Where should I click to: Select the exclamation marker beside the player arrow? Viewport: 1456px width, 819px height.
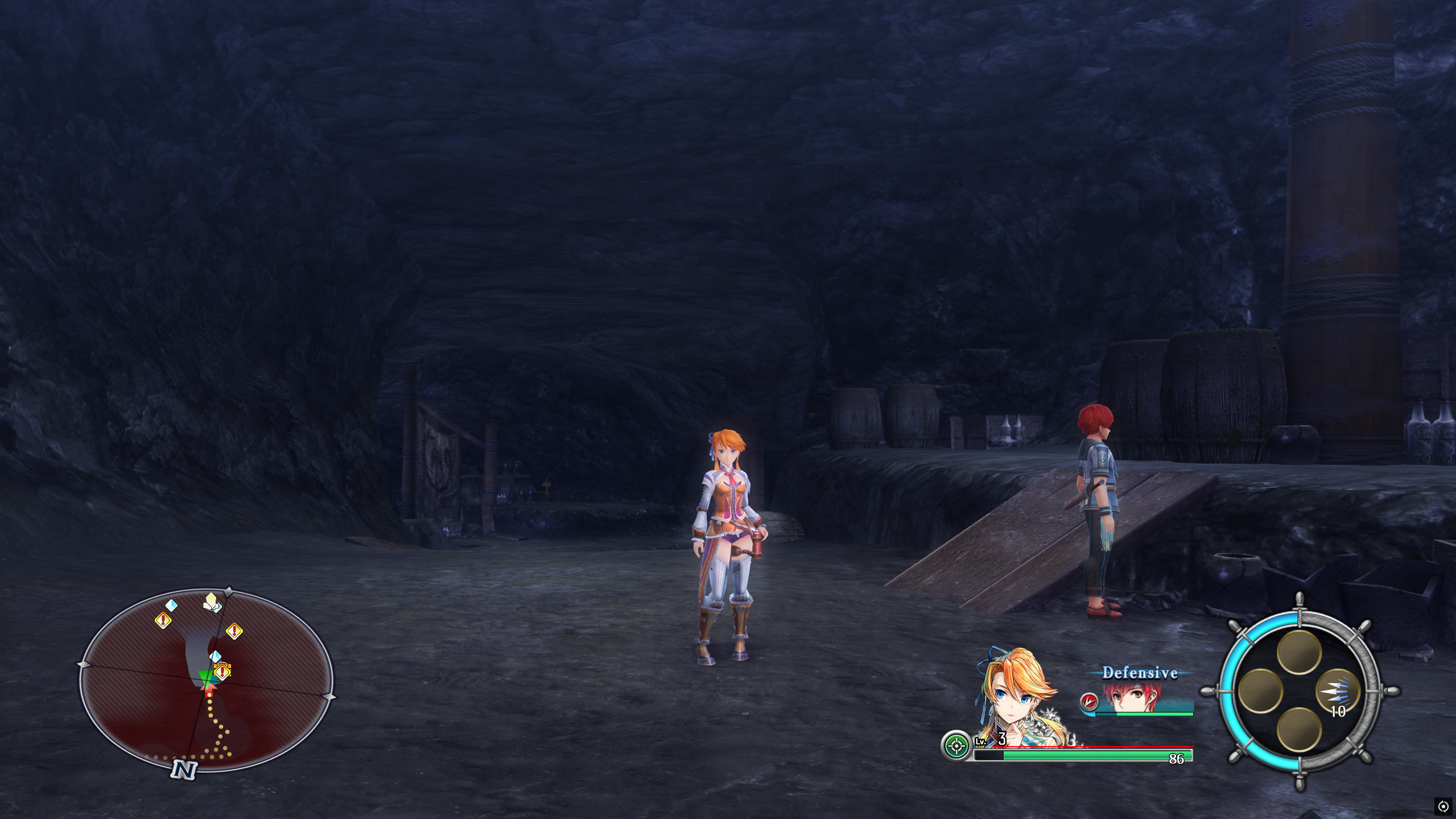[x=222, y=672]
